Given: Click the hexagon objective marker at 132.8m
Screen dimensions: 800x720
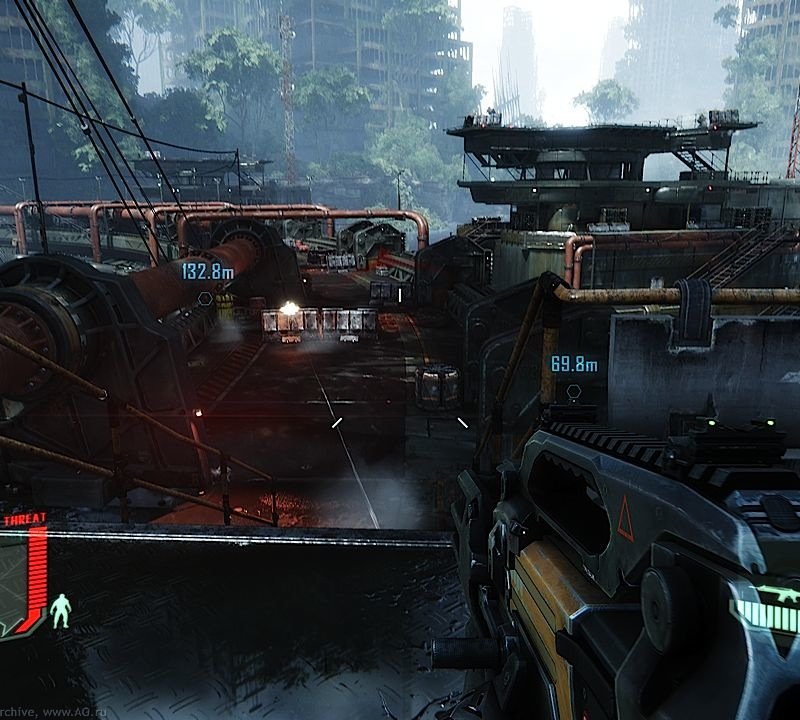Looking at the screenshot, I should [205, 297].
